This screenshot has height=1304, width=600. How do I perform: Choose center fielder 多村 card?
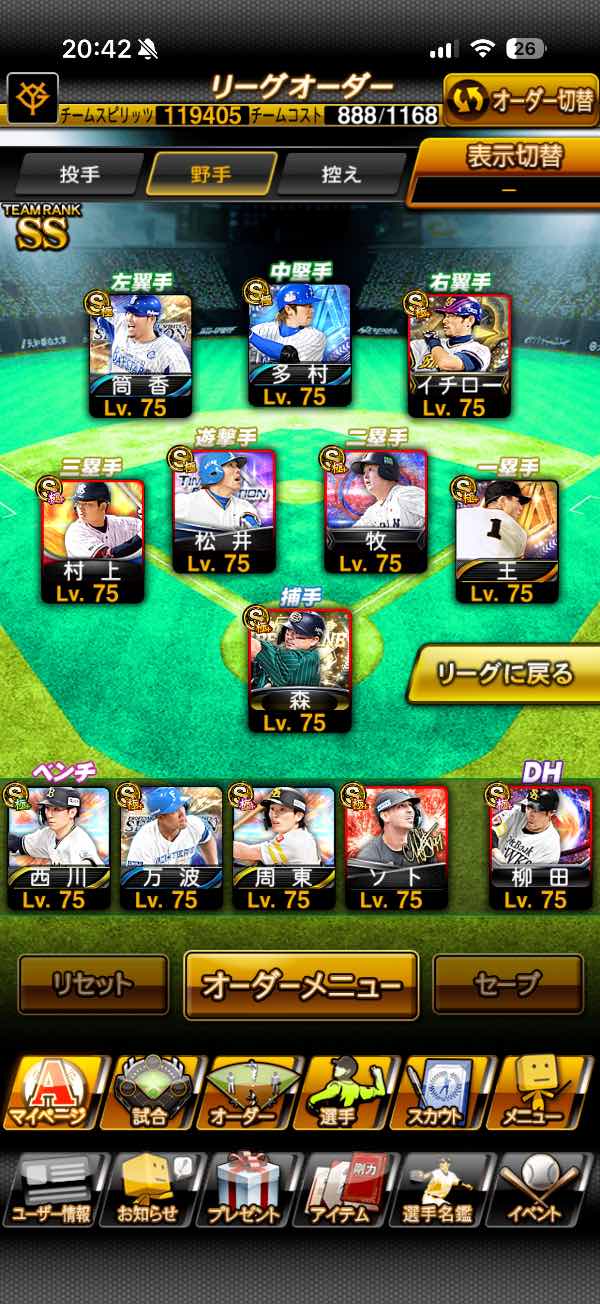299,345
